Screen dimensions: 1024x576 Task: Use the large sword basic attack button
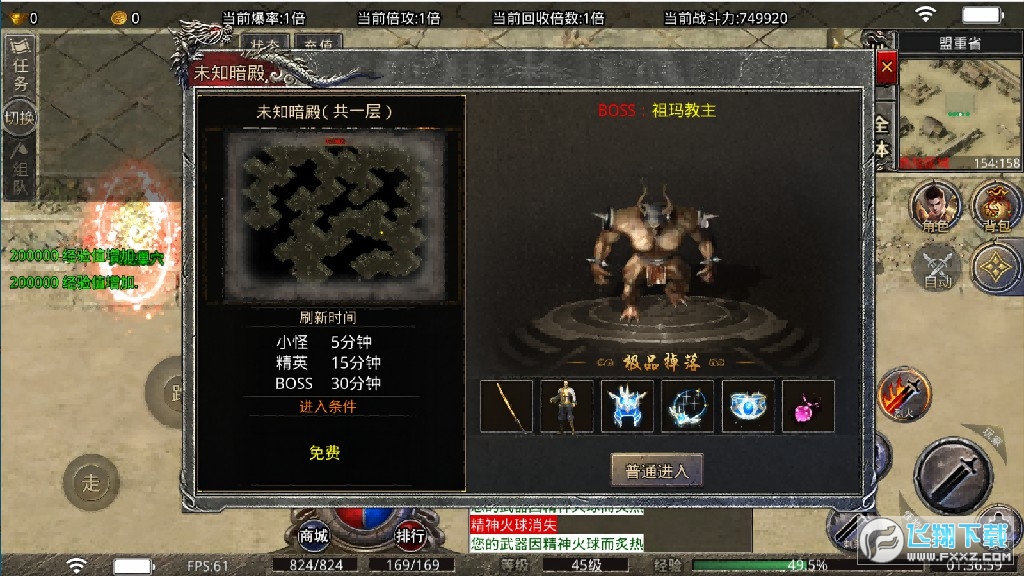(x=952, y=473)
